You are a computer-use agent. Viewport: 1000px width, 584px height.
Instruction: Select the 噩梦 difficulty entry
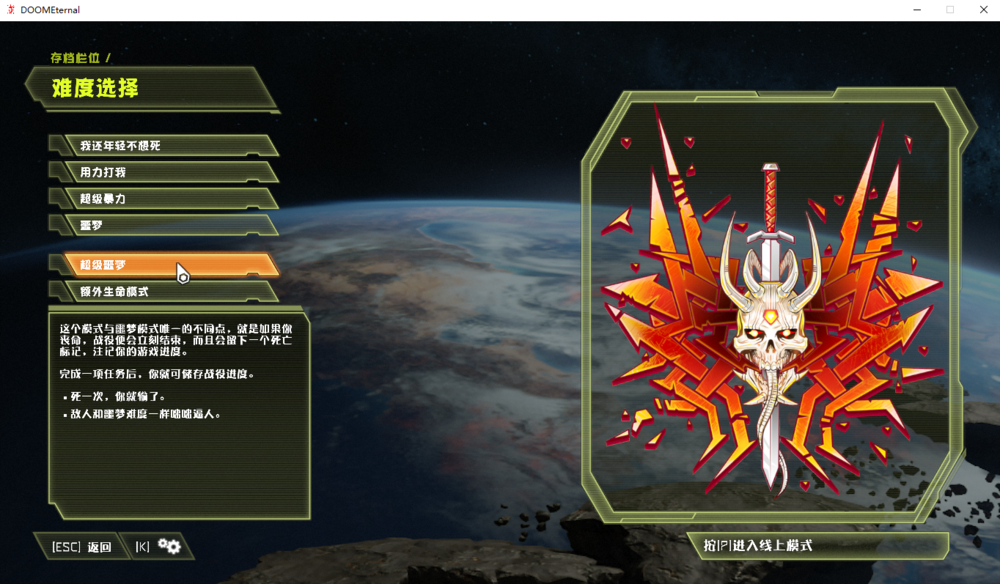165,225
